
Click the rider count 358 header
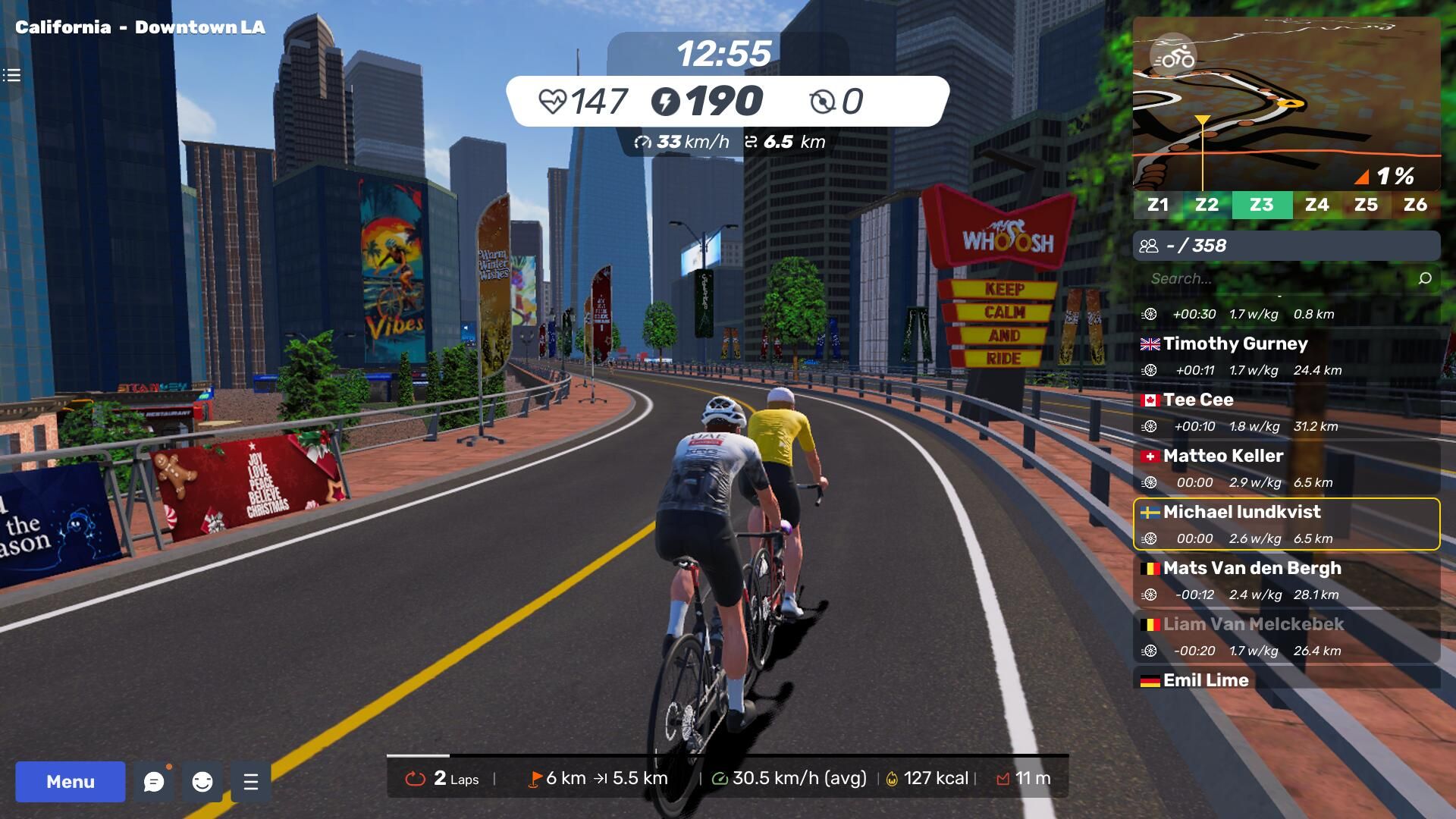point(1286,246)
